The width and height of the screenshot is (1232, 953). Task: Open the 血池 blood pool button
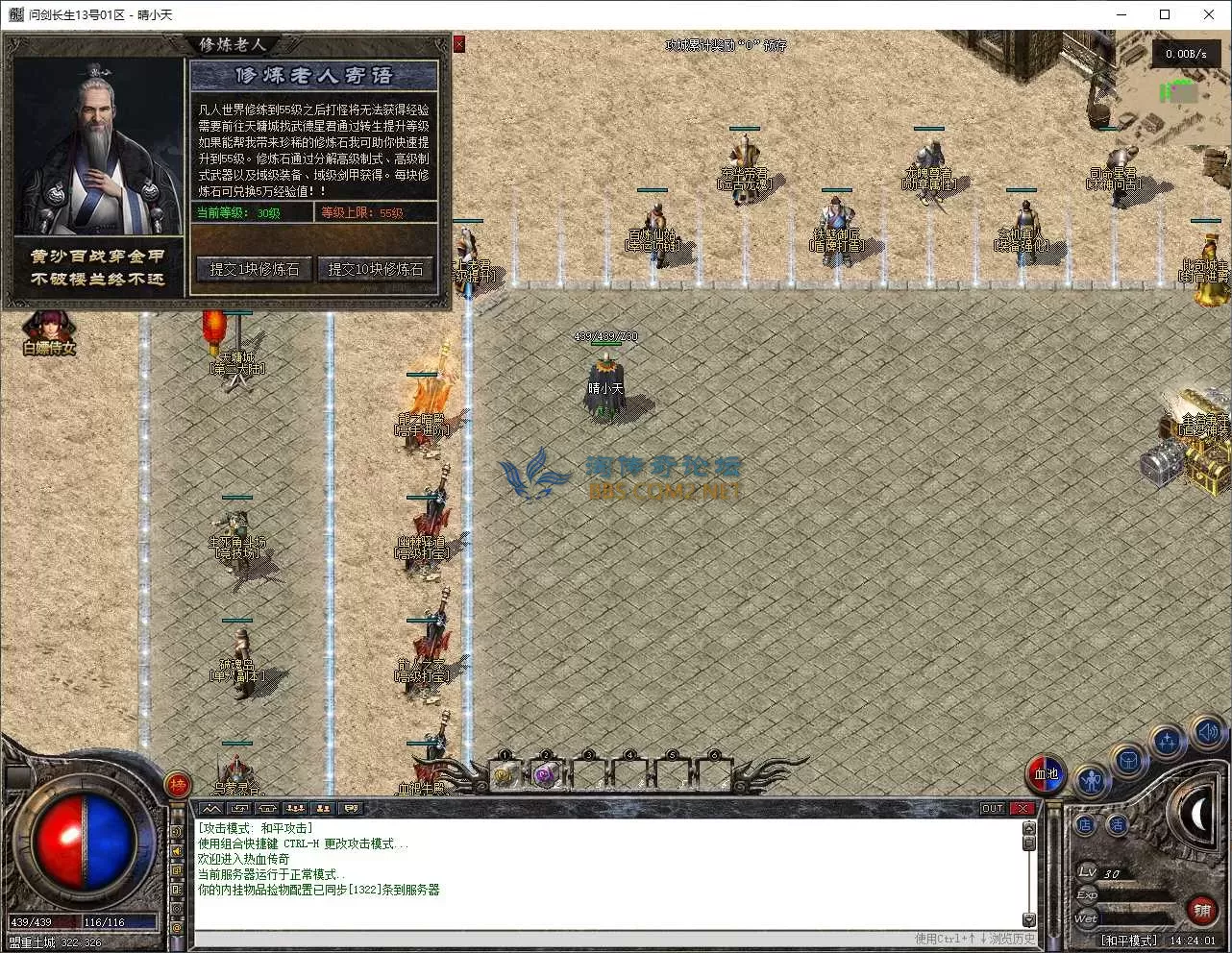point(1046,772)
